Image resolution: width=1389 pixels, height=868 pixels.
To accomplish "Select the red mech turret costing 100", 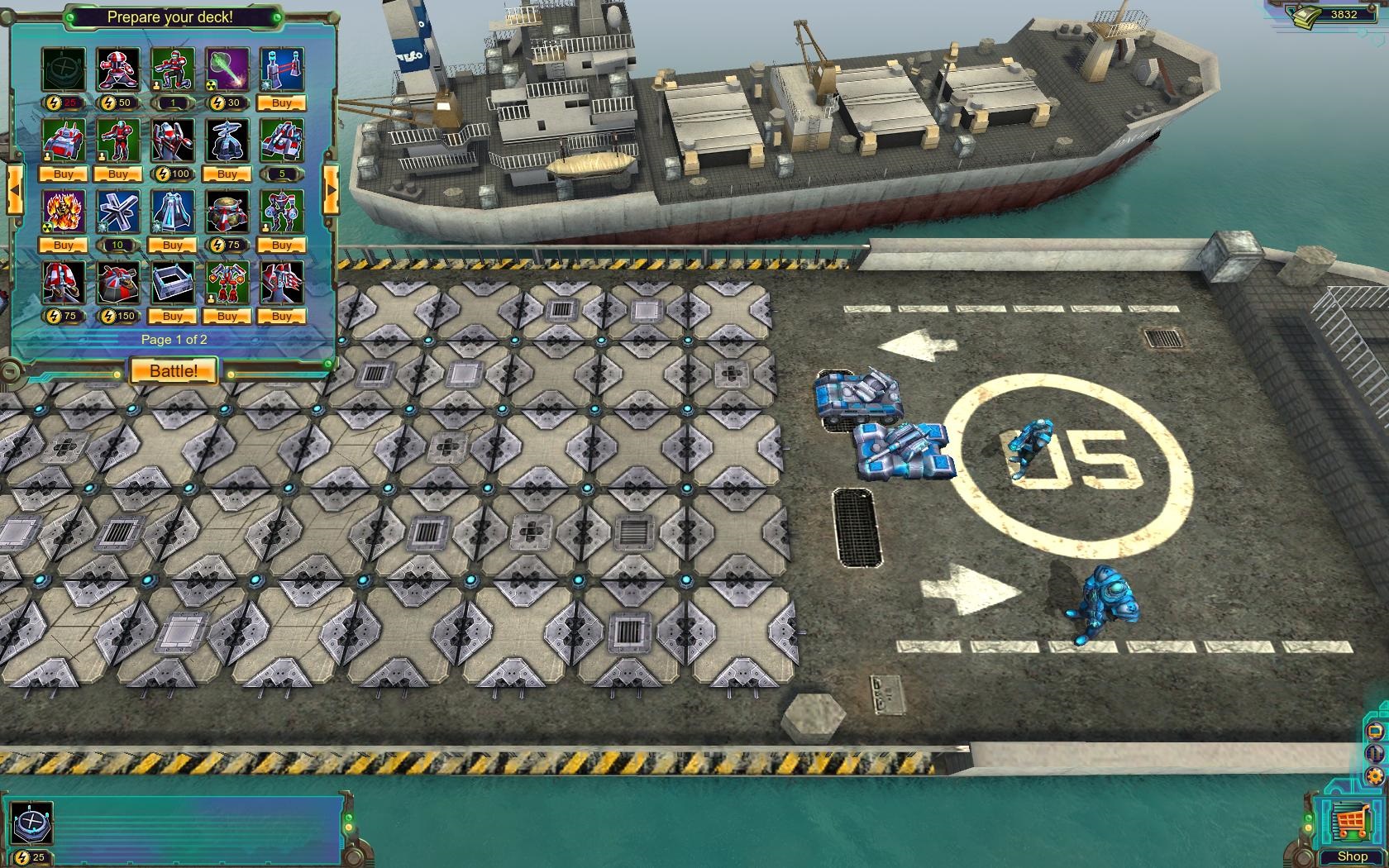I will click(173, 140).
